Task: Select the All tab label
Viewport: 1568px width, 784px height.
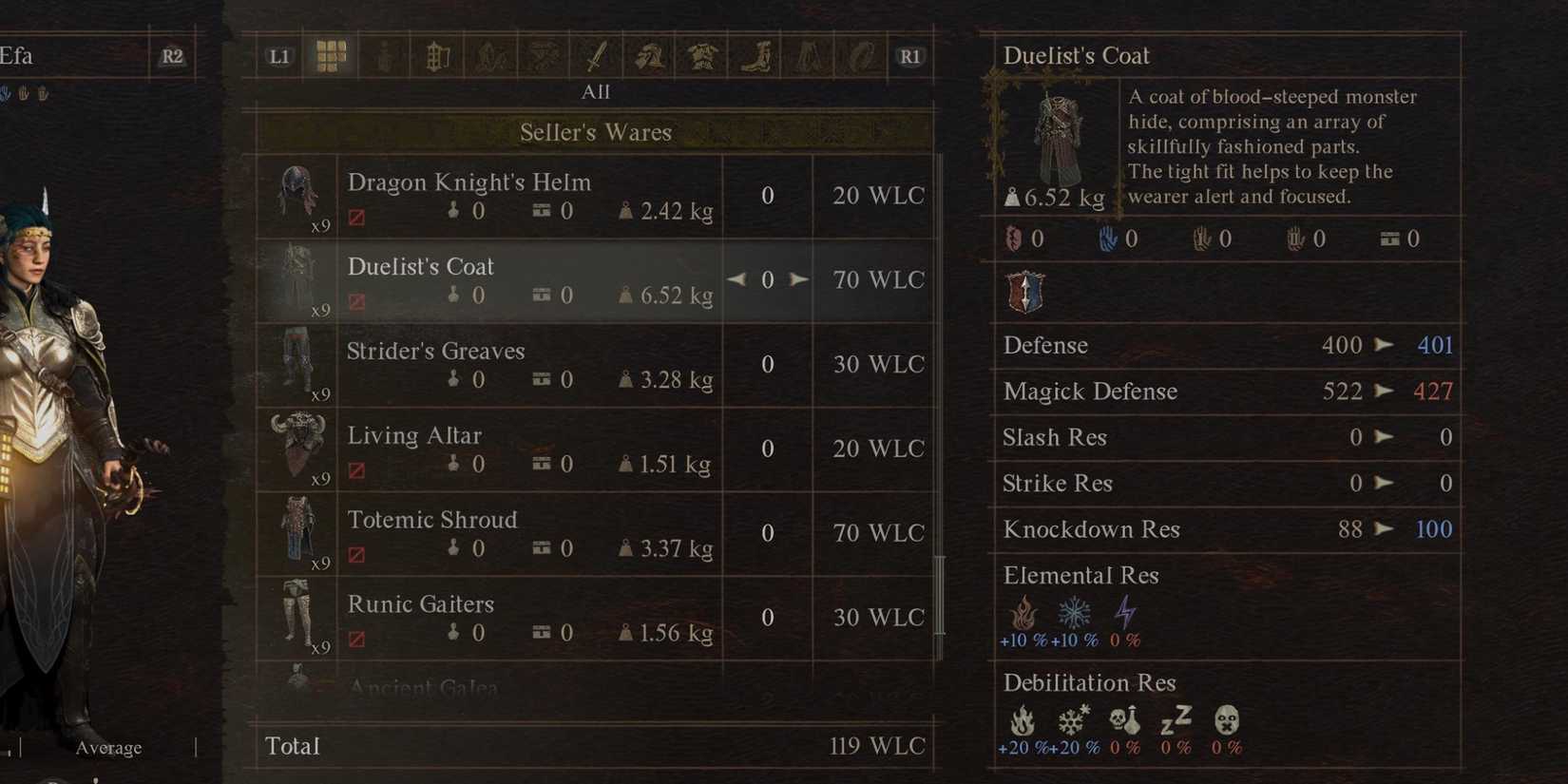Action: click(596, 91)
